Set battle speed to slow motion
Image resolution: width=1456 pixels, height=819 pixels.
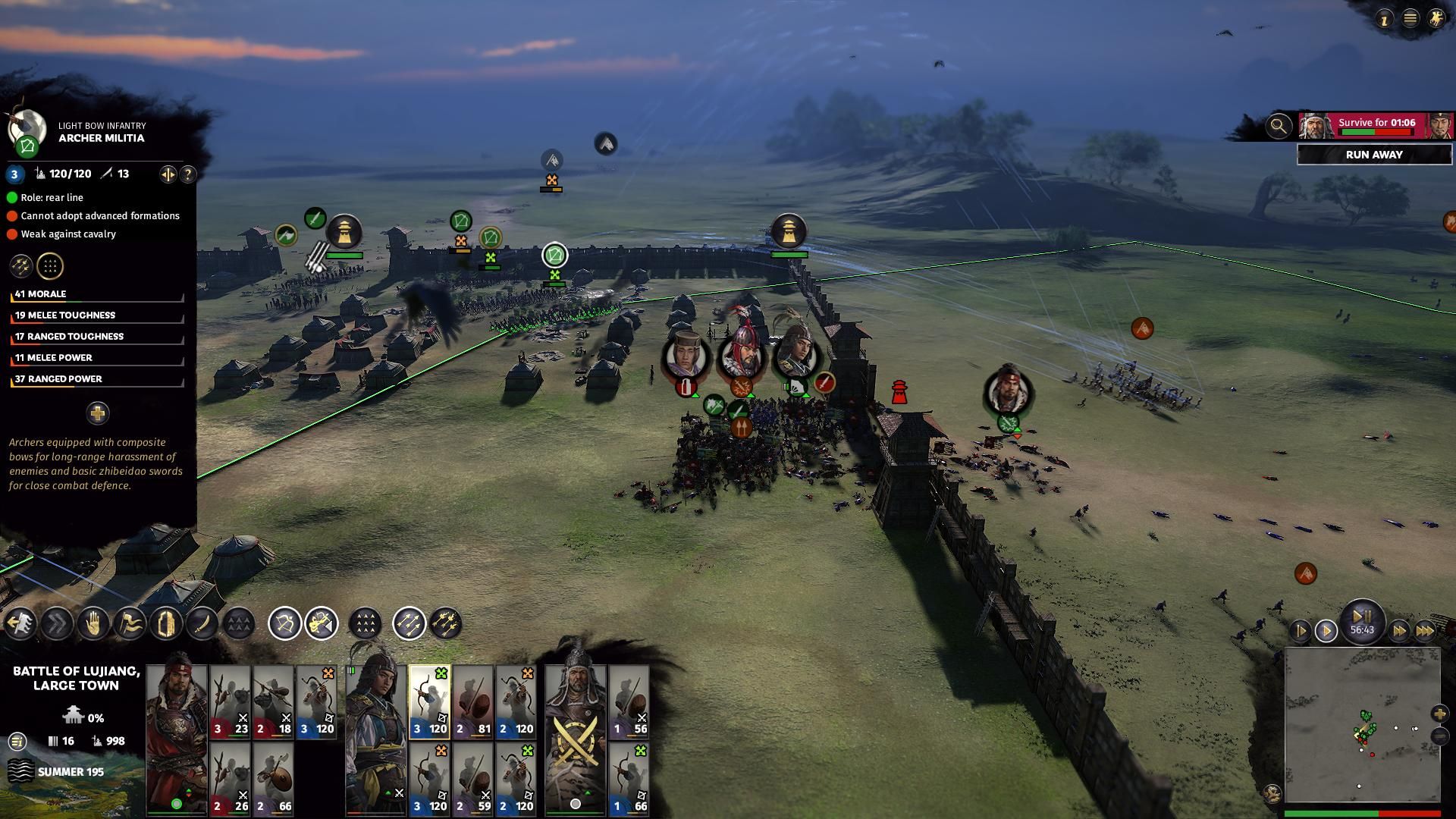[1300, 631]
